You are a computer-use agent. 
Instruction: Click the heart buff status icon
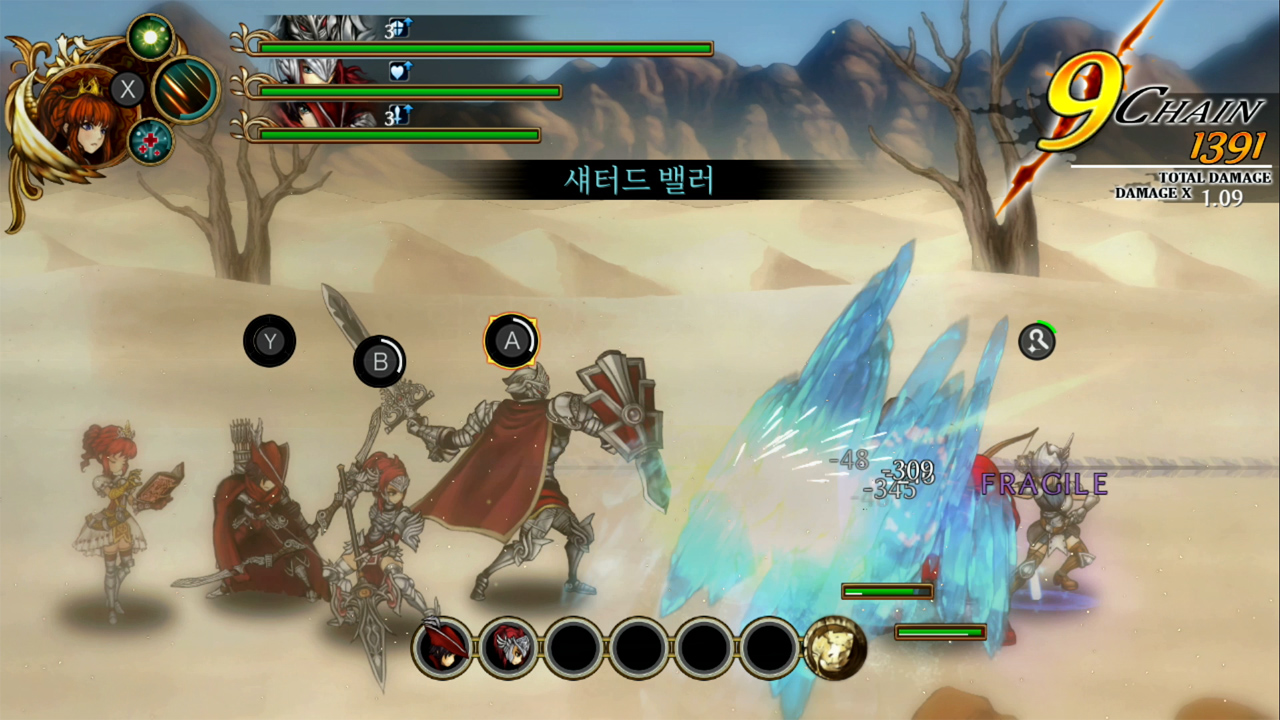pyautogui.click(x=400, y=71)
